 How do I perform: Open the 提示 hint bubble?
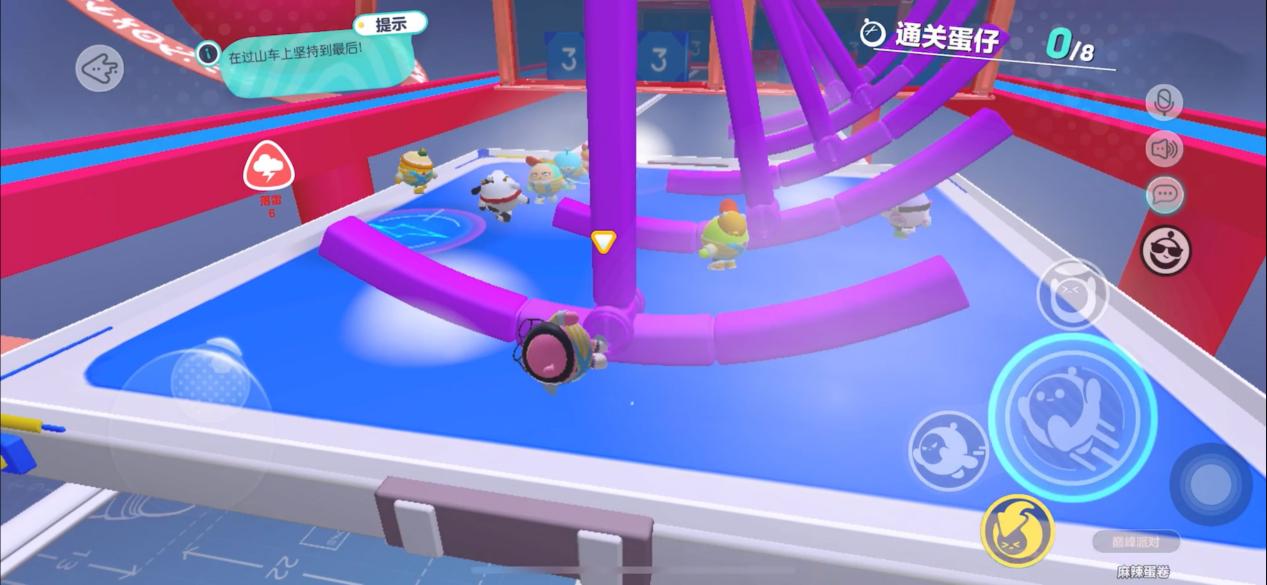[389, 25]
